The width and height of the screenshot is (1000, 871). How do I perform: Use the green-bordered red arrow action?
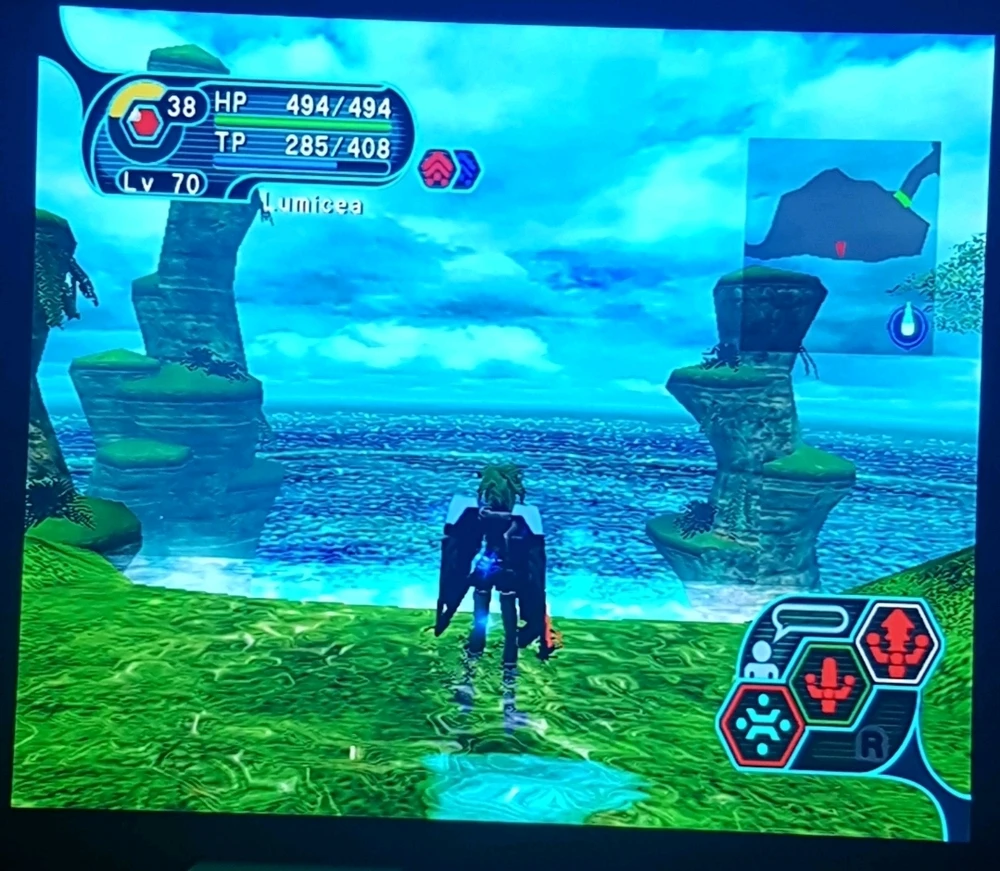pyautogui.click(x=829, y=686)
